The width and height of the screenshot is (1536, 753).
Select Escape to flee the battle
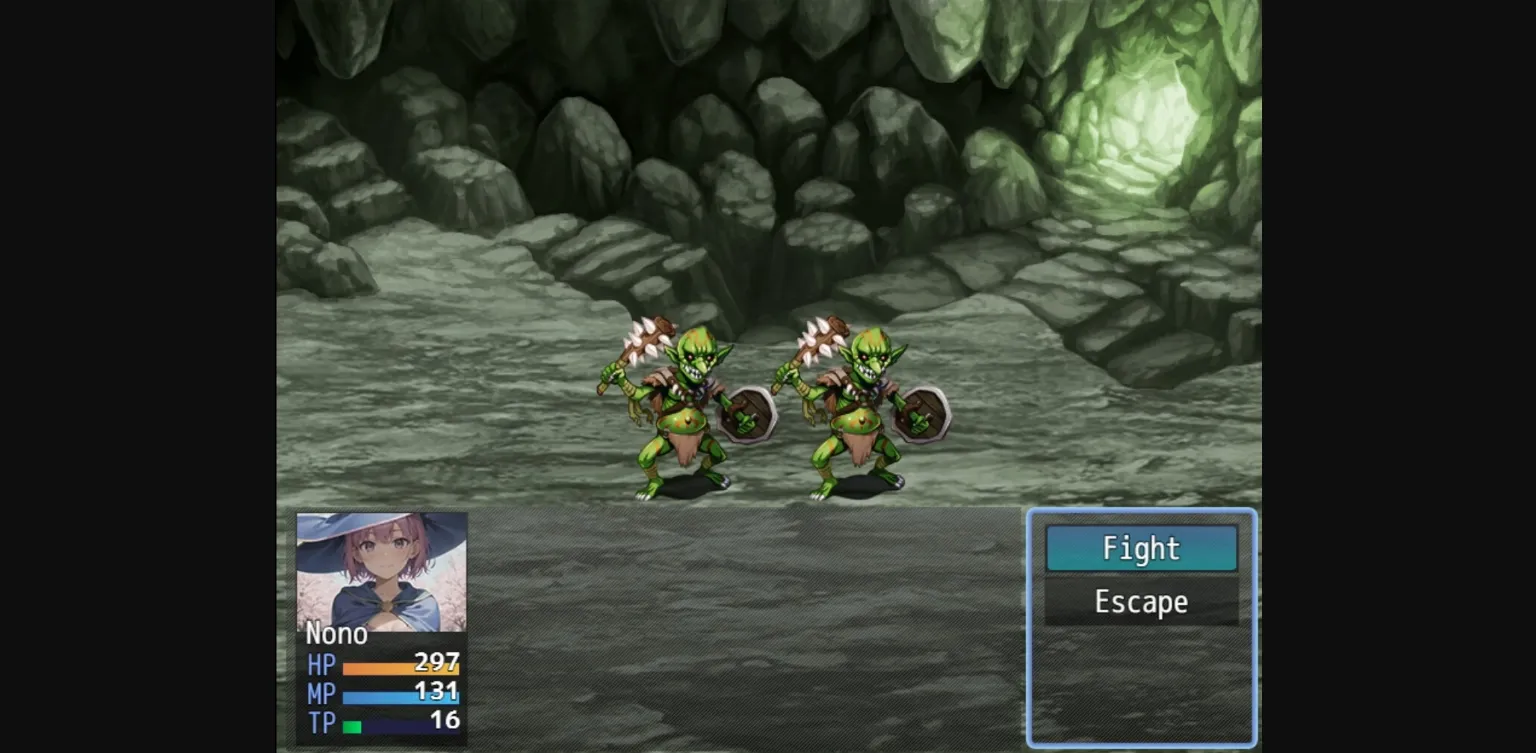(1141, 602)
